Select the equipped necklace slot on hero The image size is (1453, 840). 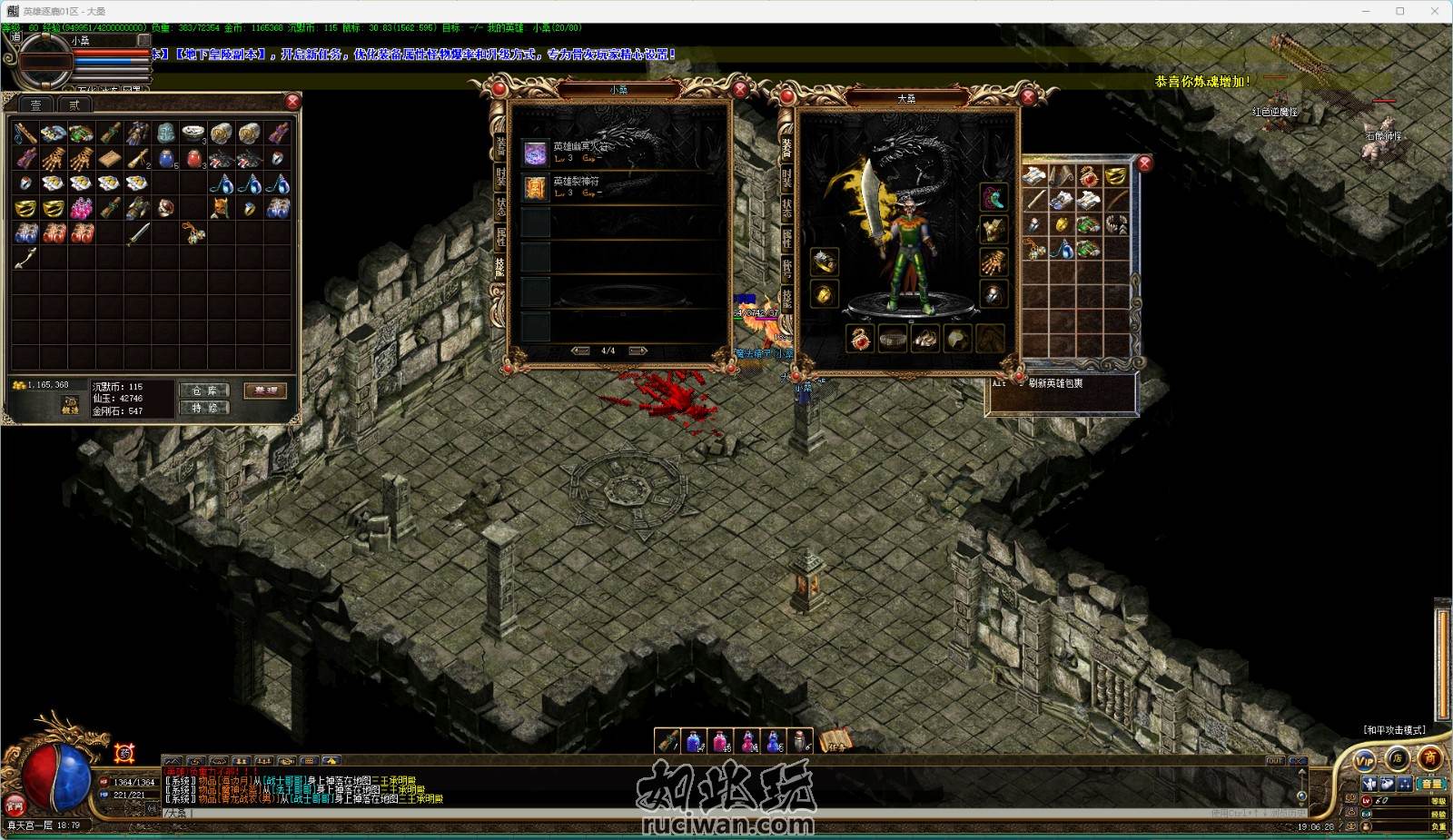pos(993,197)
